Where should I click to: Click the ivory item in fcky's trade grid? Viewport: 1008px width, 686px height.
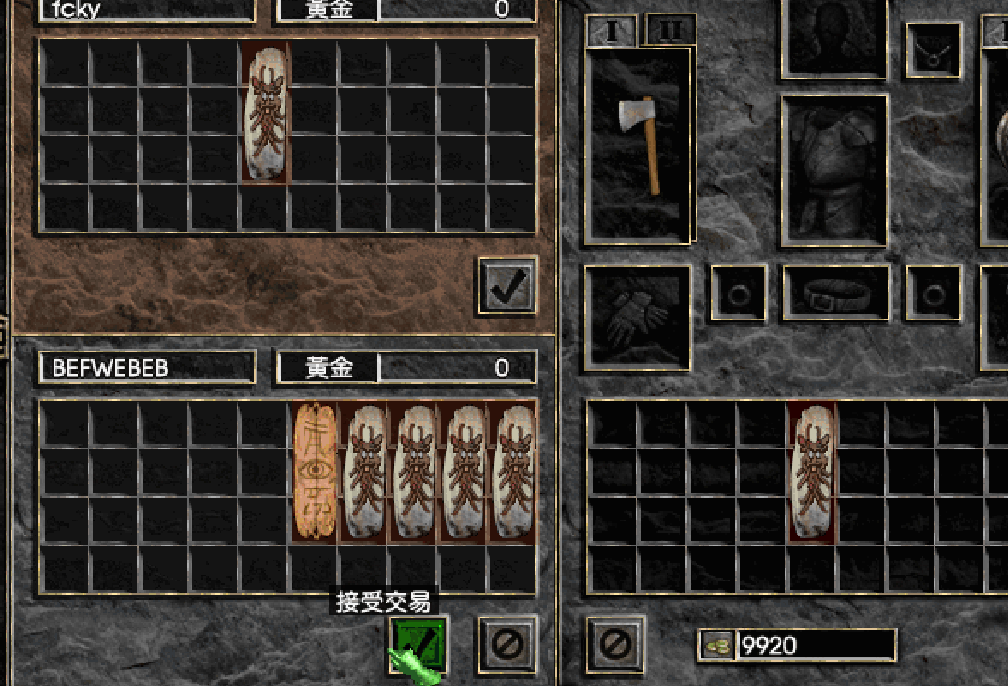coord(265,111)
